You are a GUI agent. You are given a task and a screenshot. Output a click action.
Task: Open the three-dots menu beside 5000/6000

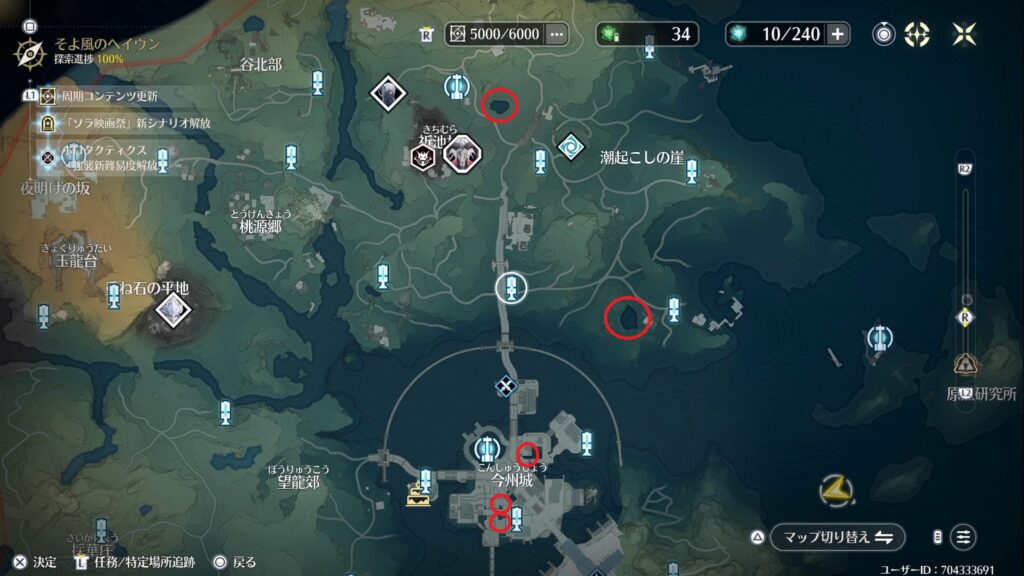tap(557, 34)
